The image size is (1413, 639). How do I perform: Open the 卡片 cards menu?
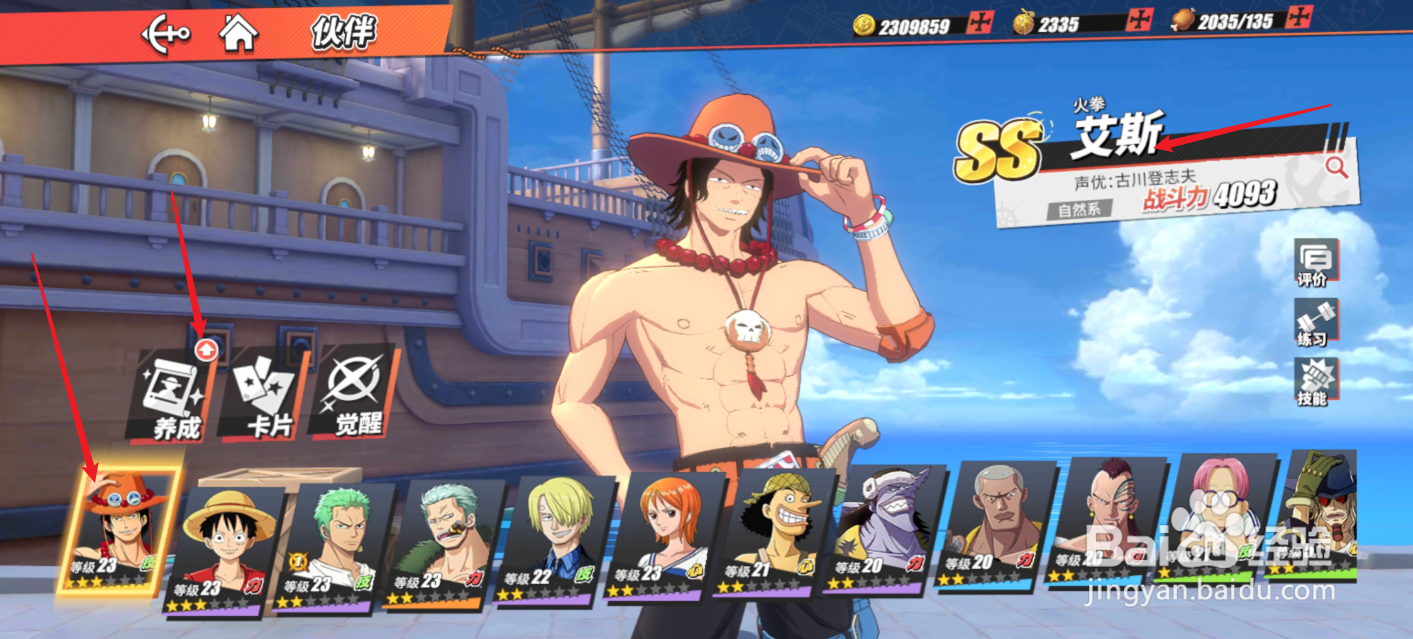264,395
